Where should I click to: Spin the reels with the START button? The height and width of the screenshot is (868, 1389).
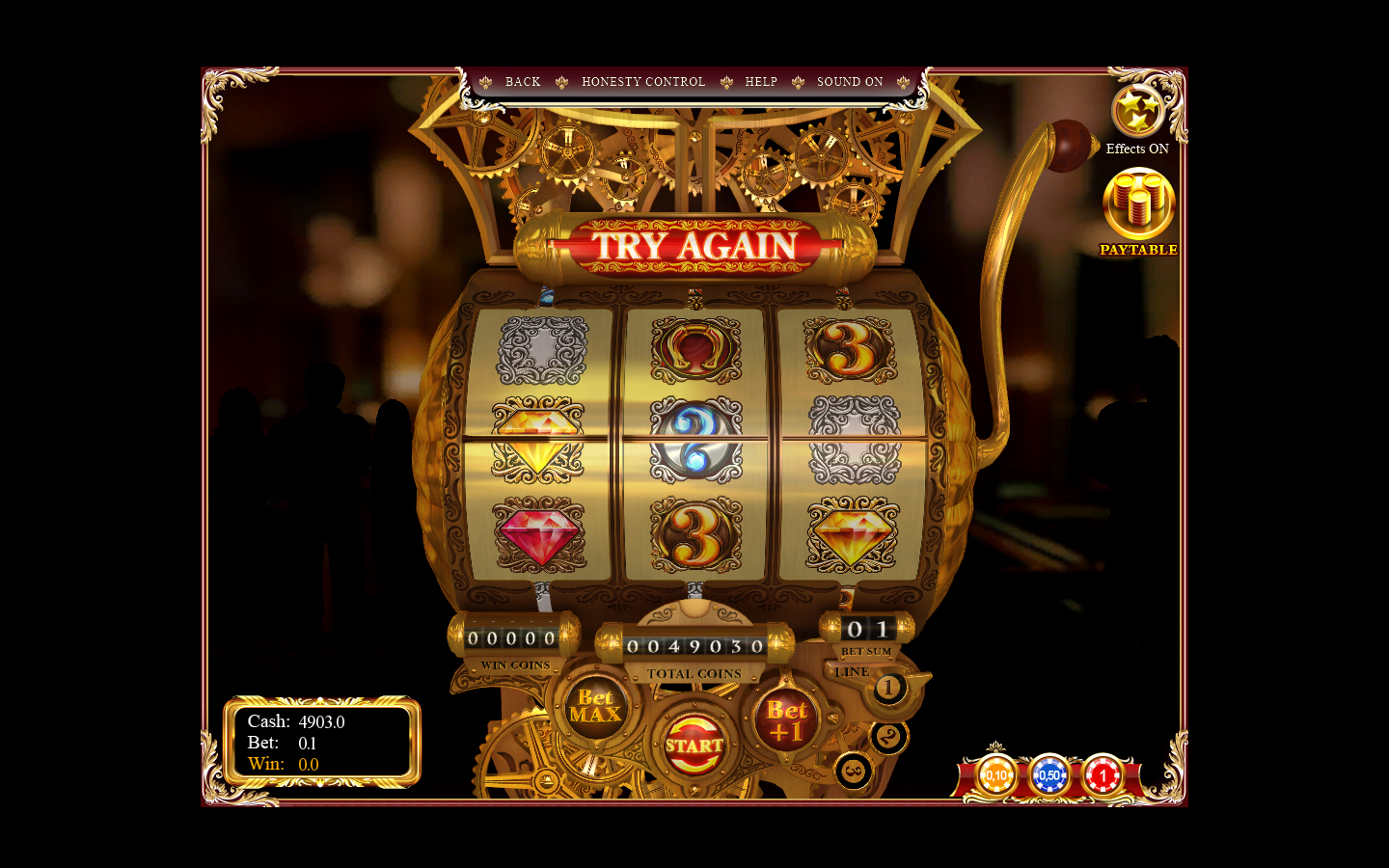pyautogui.click(x=694, y=745)
